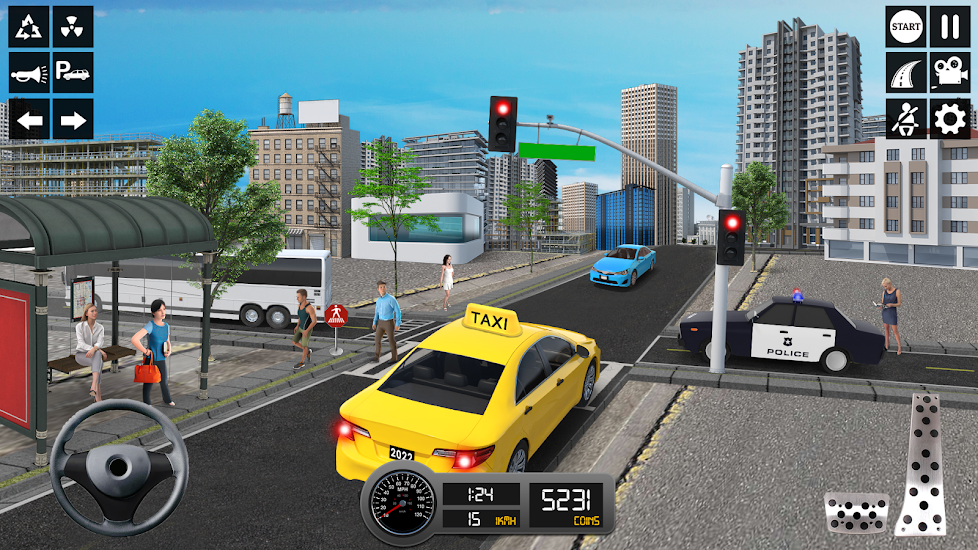Hit the brake pedal
This screenshot has width=978, height=550.
(x=856, y=512)
